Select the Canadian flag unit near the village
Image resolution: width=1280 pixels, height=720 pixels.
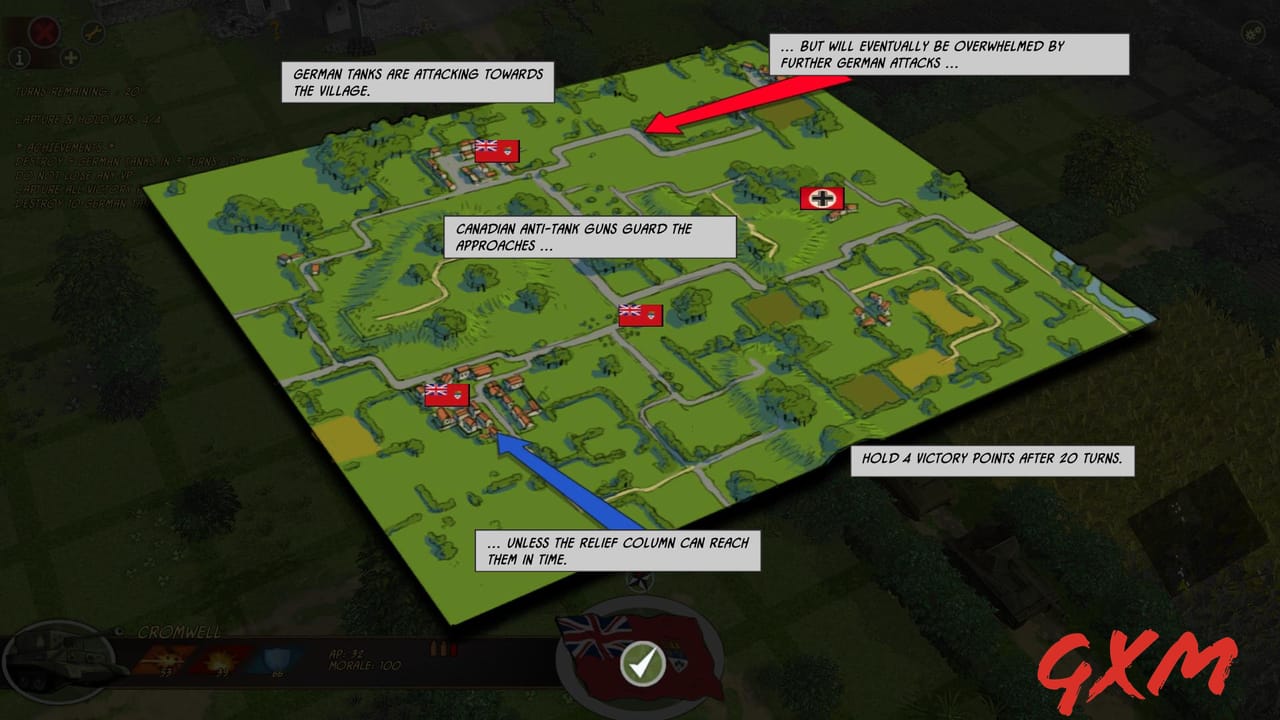pos(445,394)
